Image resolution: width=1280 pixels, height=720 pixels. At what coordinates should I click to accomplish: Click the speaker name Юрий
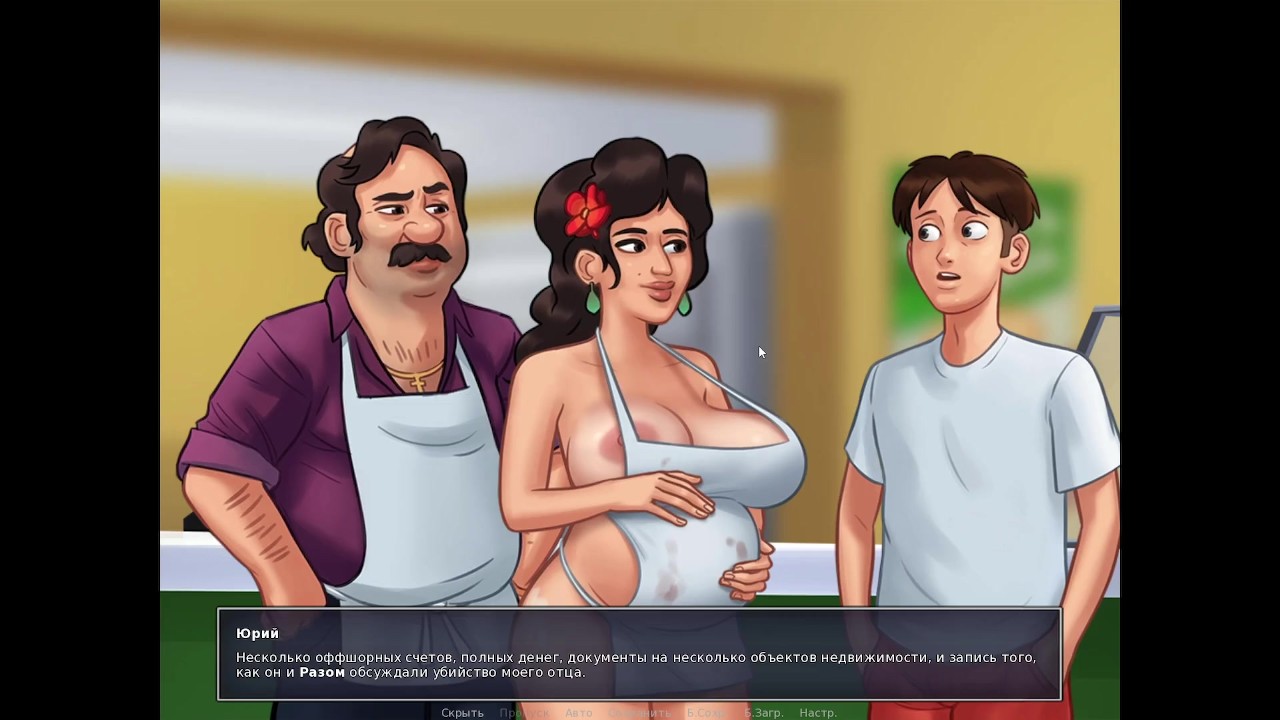point(256,633)
